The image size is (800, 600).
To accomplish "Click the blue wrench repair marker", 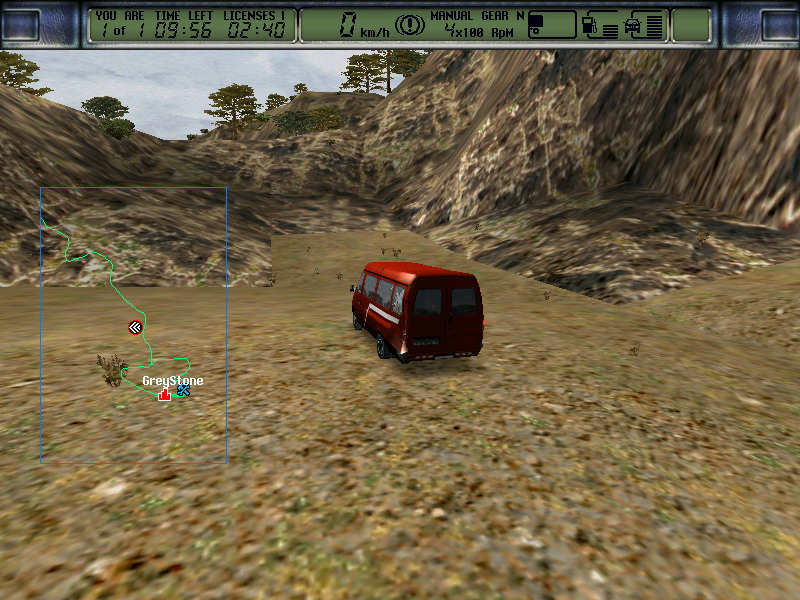I will (183, 391).
